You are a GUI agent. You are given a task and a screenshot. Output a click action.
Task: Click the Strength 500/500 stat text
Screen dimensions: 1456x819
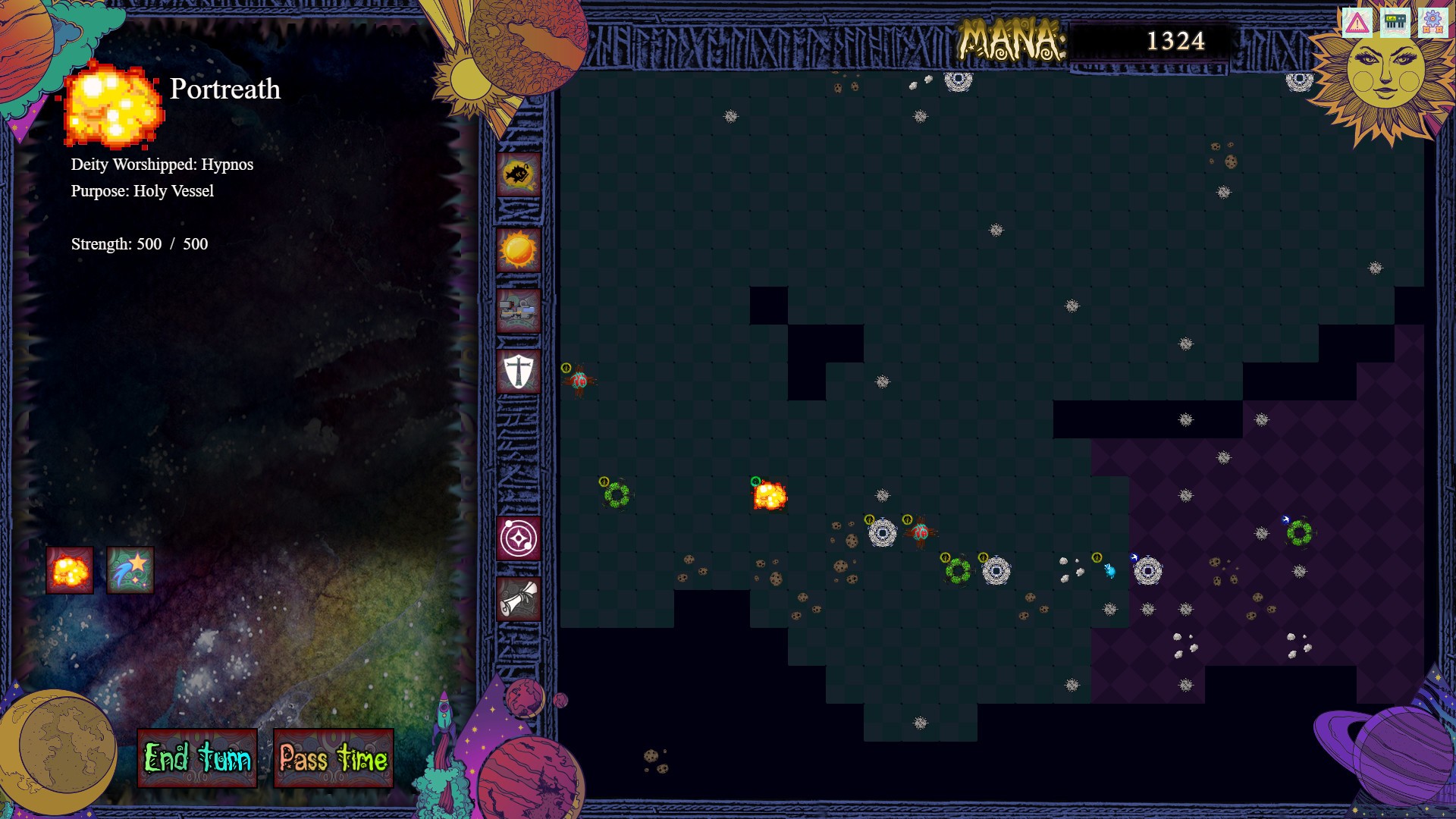[139, 244]
